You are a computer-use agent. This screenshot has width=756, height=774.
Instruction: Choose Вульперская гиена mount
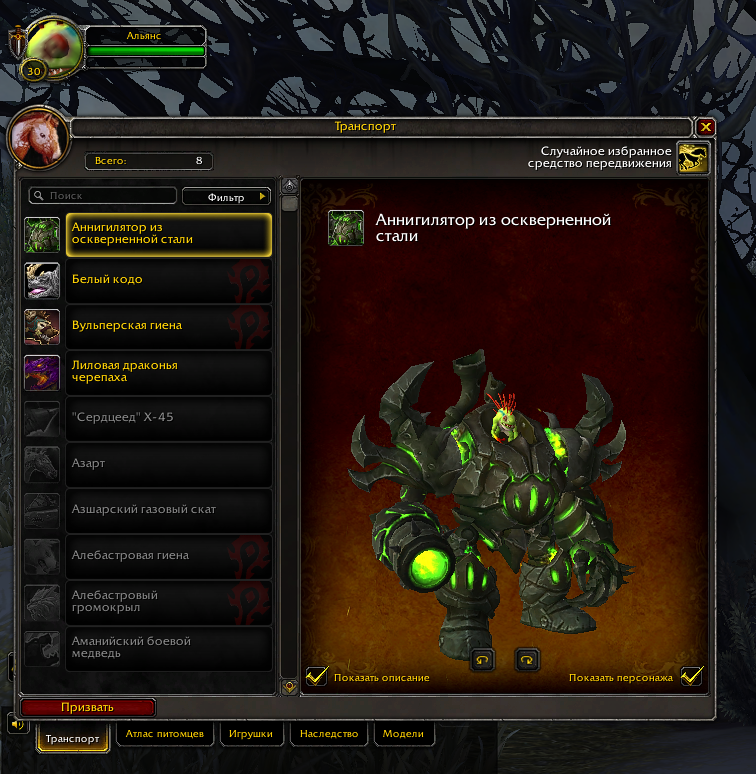tap(170, 326)
